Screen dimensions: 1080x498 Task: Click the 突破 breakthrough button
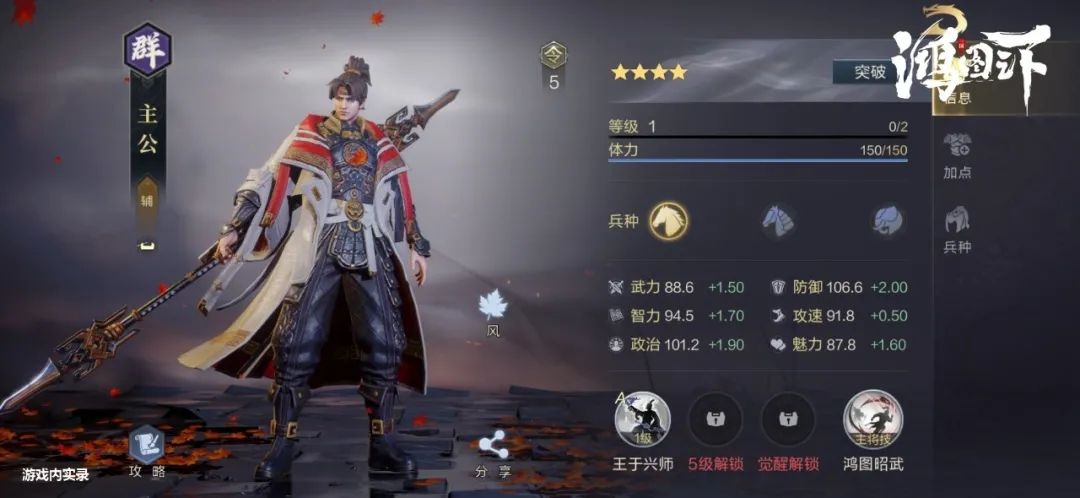(869, 72)
